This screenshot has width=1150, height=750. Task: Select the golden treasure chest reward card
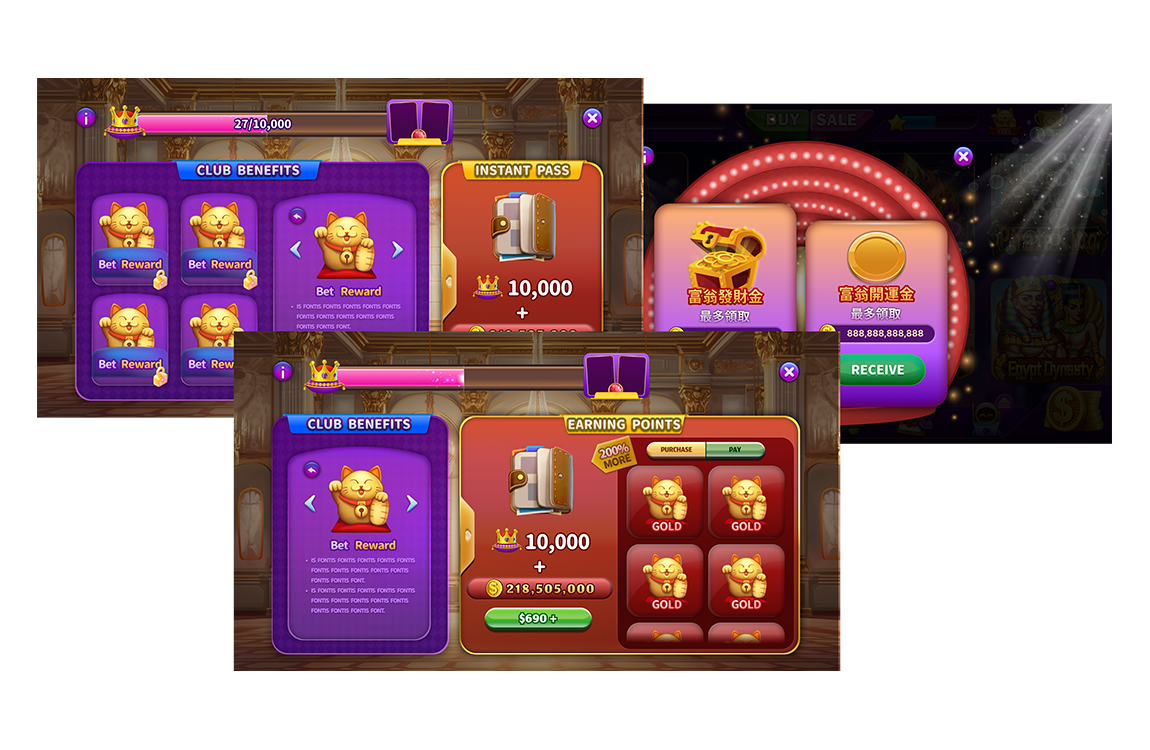tap(725, 268)
